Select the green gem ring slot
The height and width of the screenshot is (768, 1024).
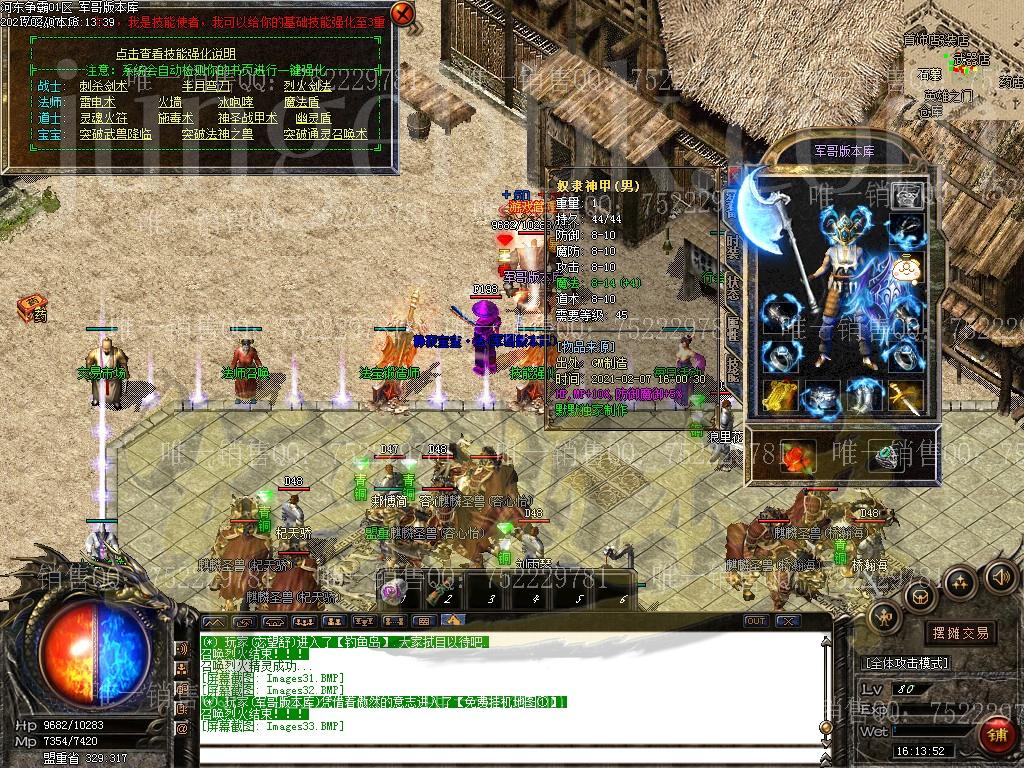coord(884,458)
